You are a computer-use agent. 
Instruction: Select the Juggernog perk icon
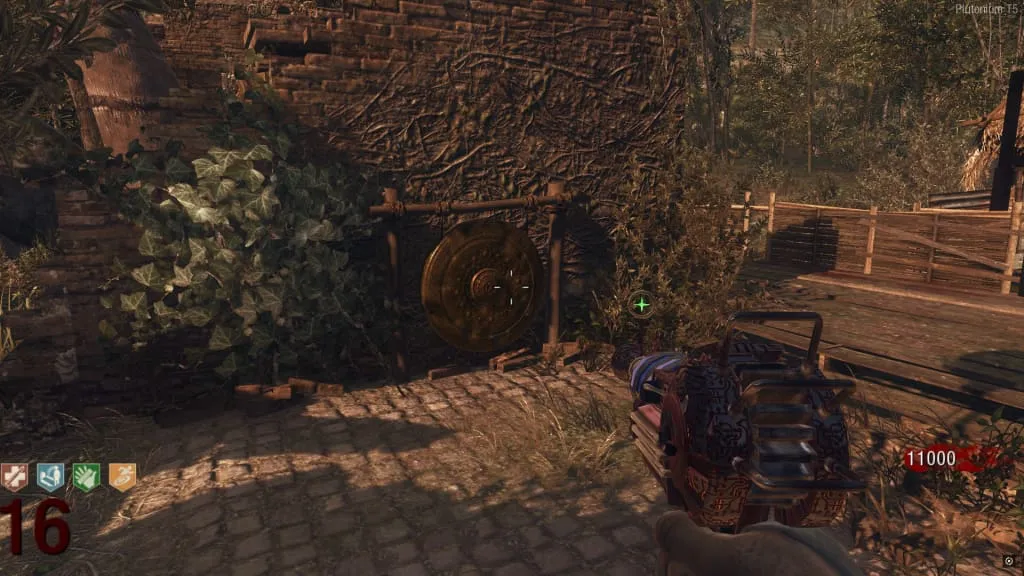point(15,478)
